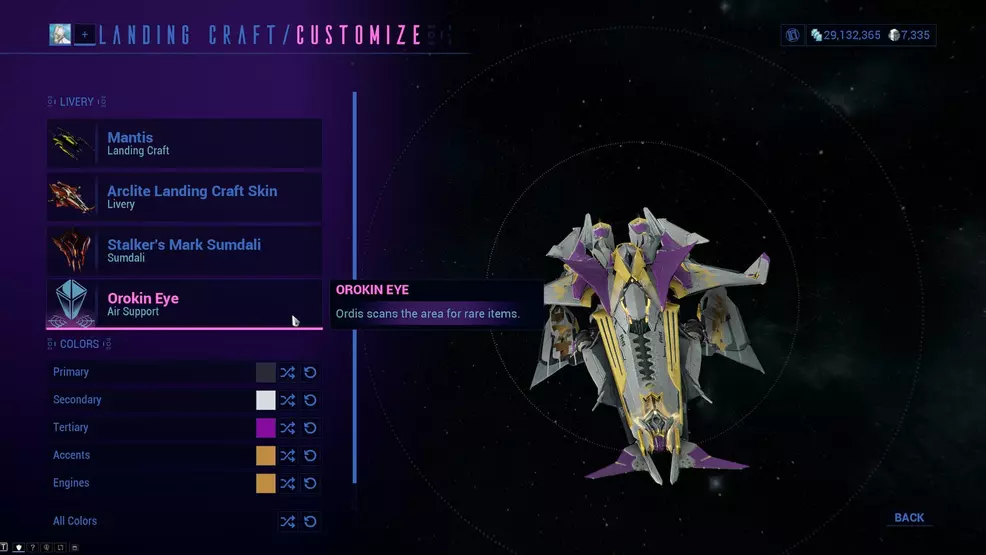Open the player profile avatar

pos(60,35)
